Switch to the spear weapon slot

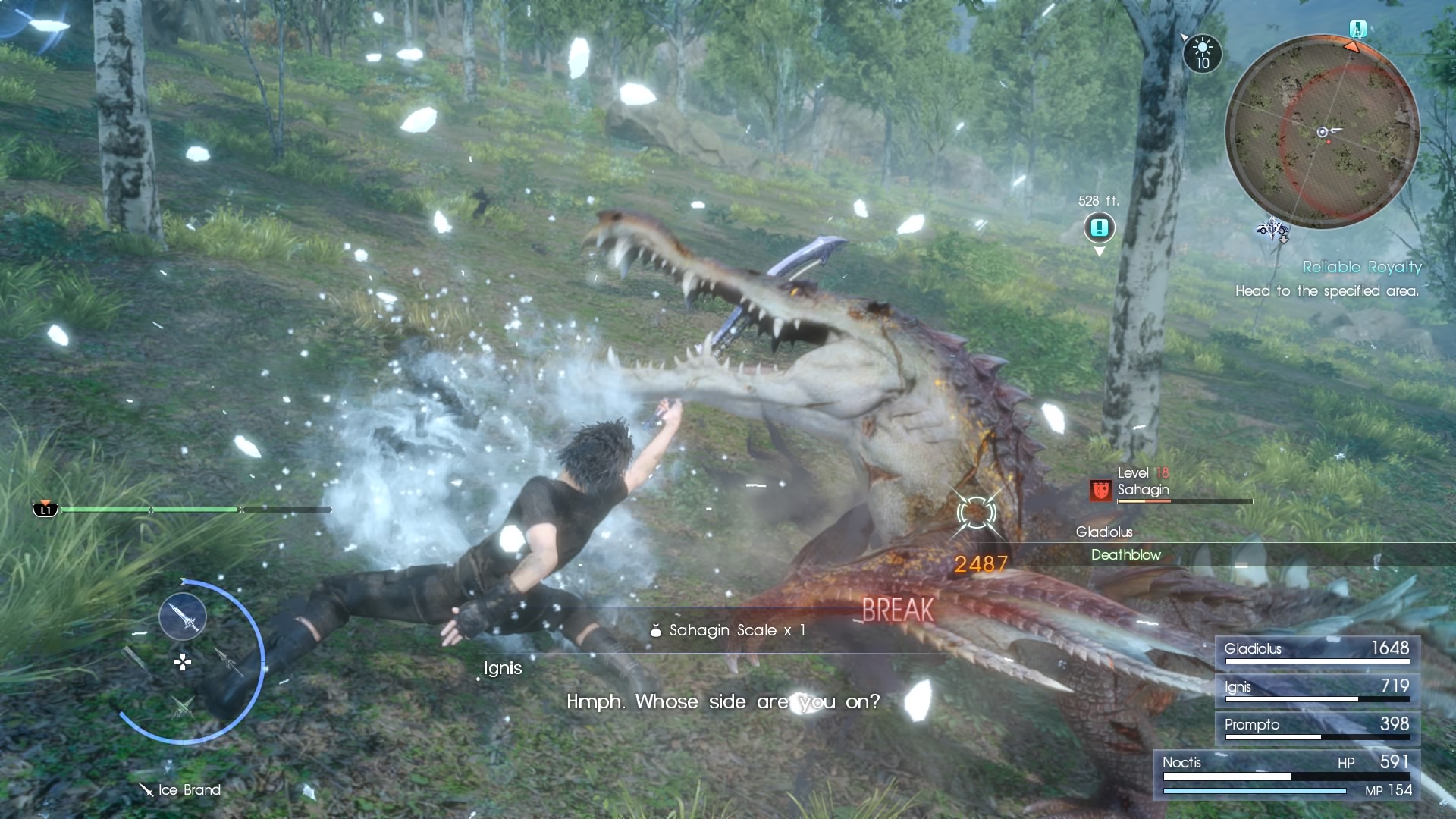tap(227, 661)
